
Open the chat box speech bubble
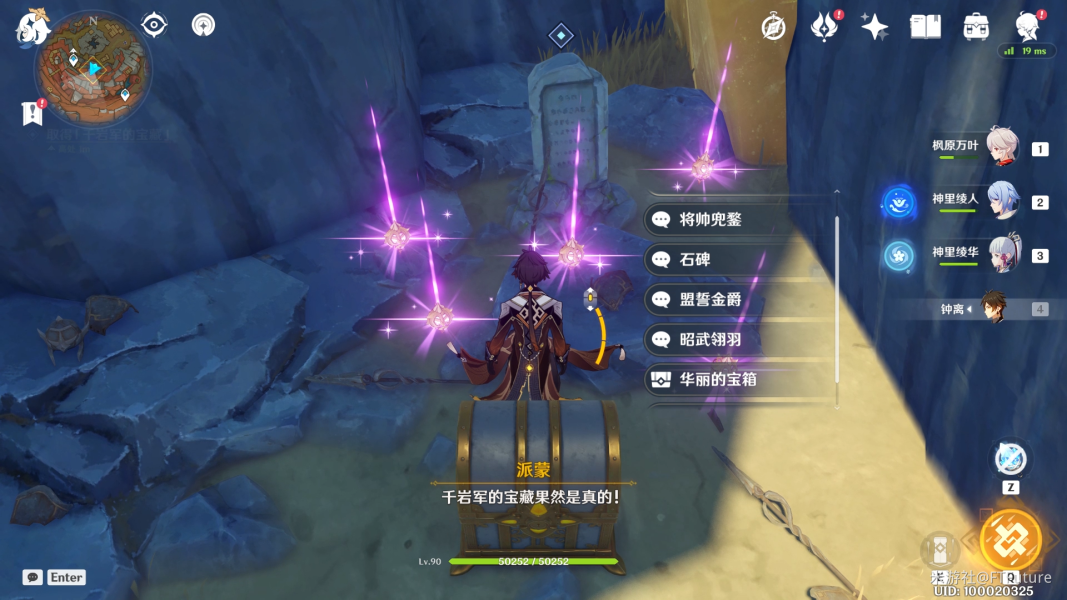32,577
